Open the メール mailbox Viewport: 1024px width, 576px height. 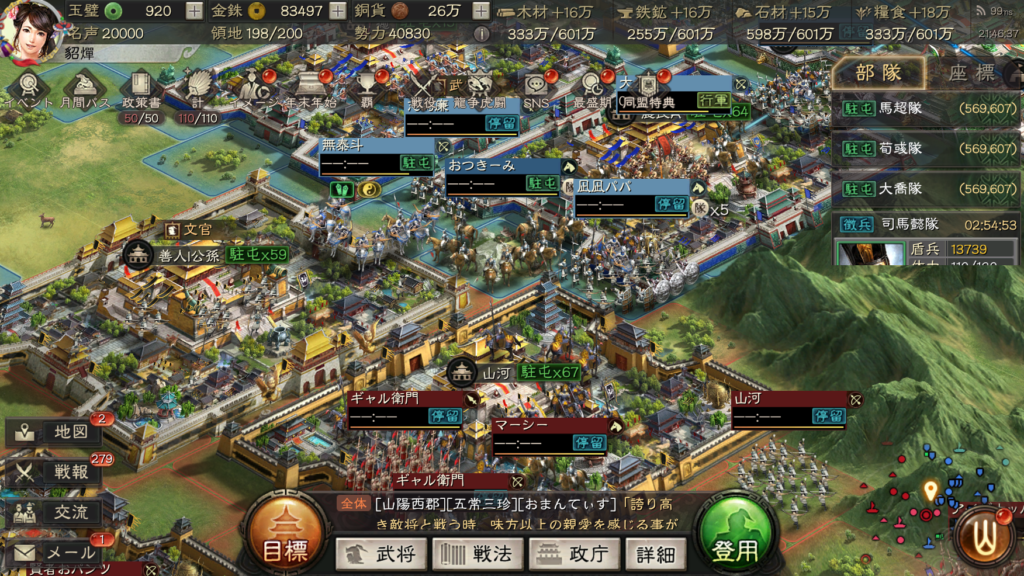point(55,552)
